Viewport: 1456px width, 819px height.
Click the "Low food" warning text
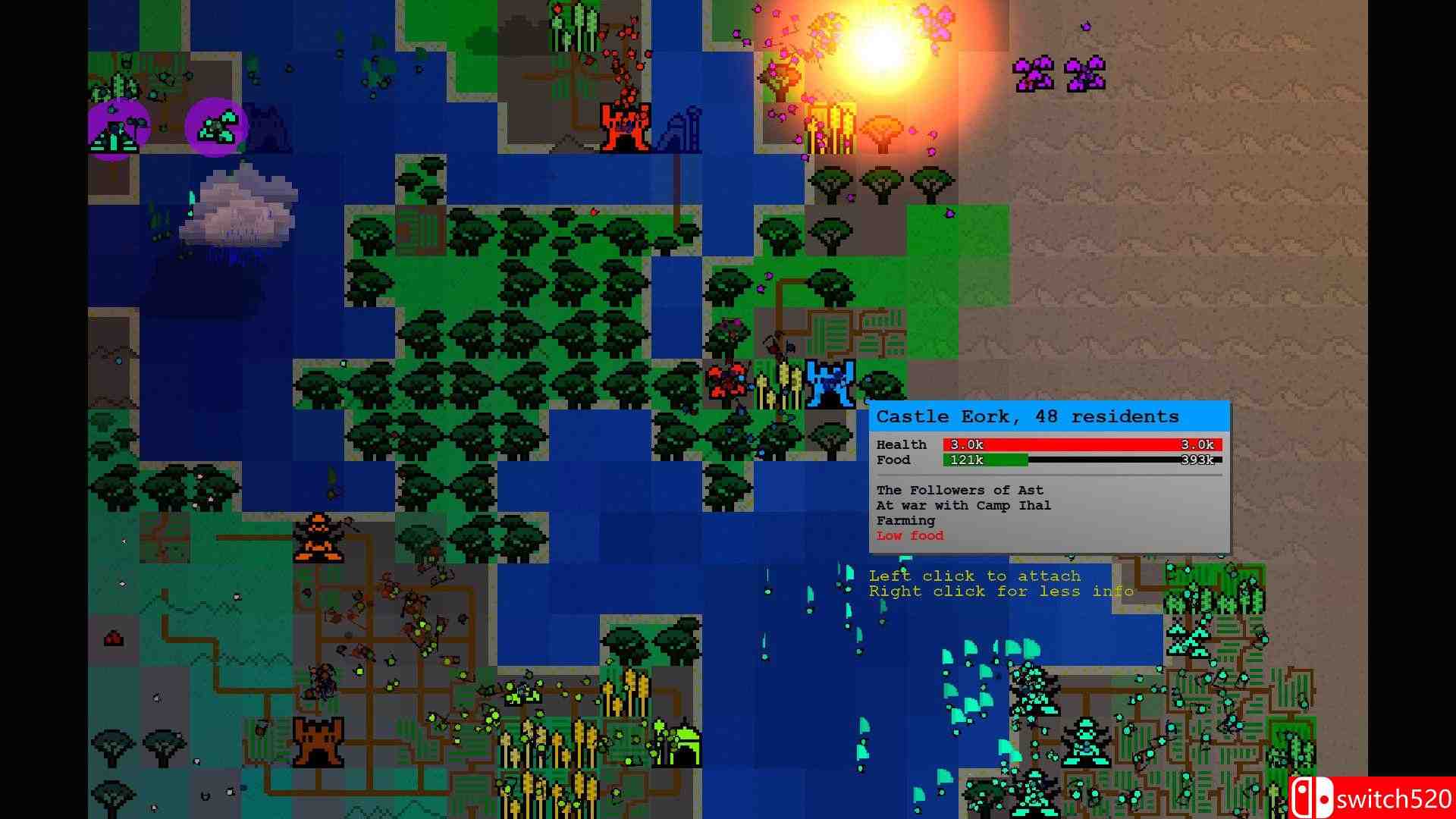click(909, 536)
